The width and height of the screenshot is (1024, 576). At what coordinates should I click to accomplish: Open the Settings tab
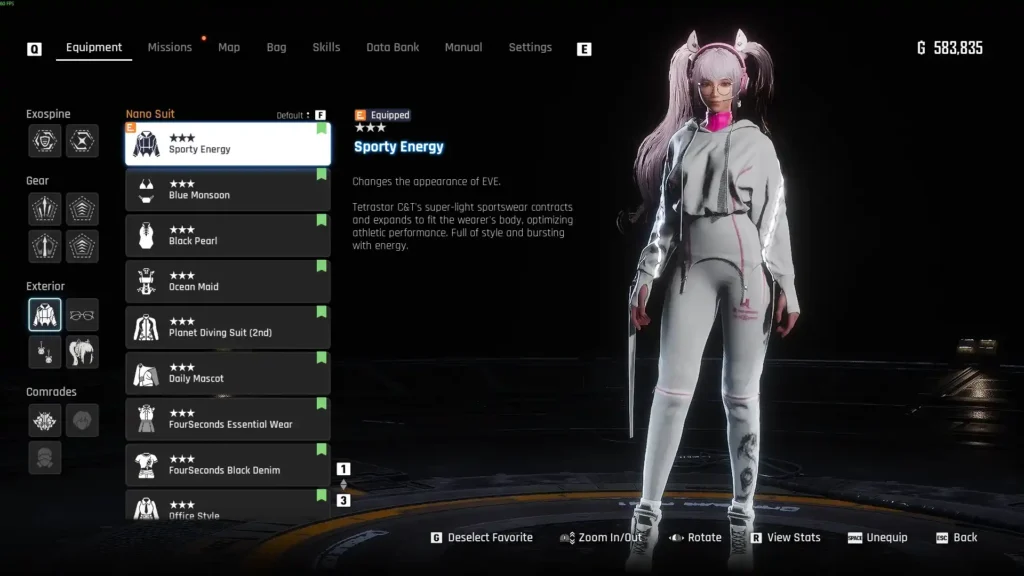[530, 47]
